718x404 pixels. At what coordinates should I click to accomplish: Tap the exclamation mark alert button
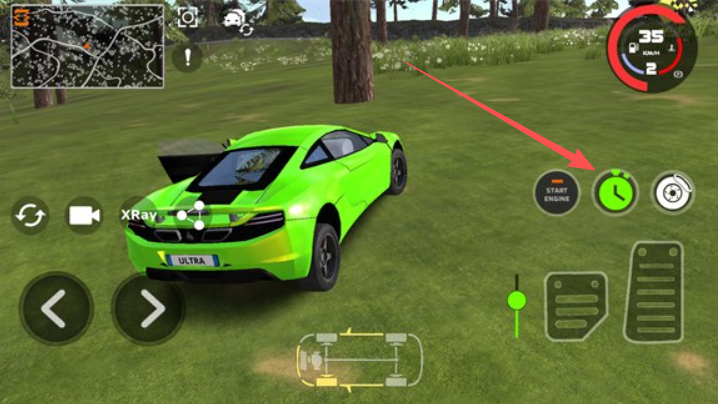click(x=187, y=57)
